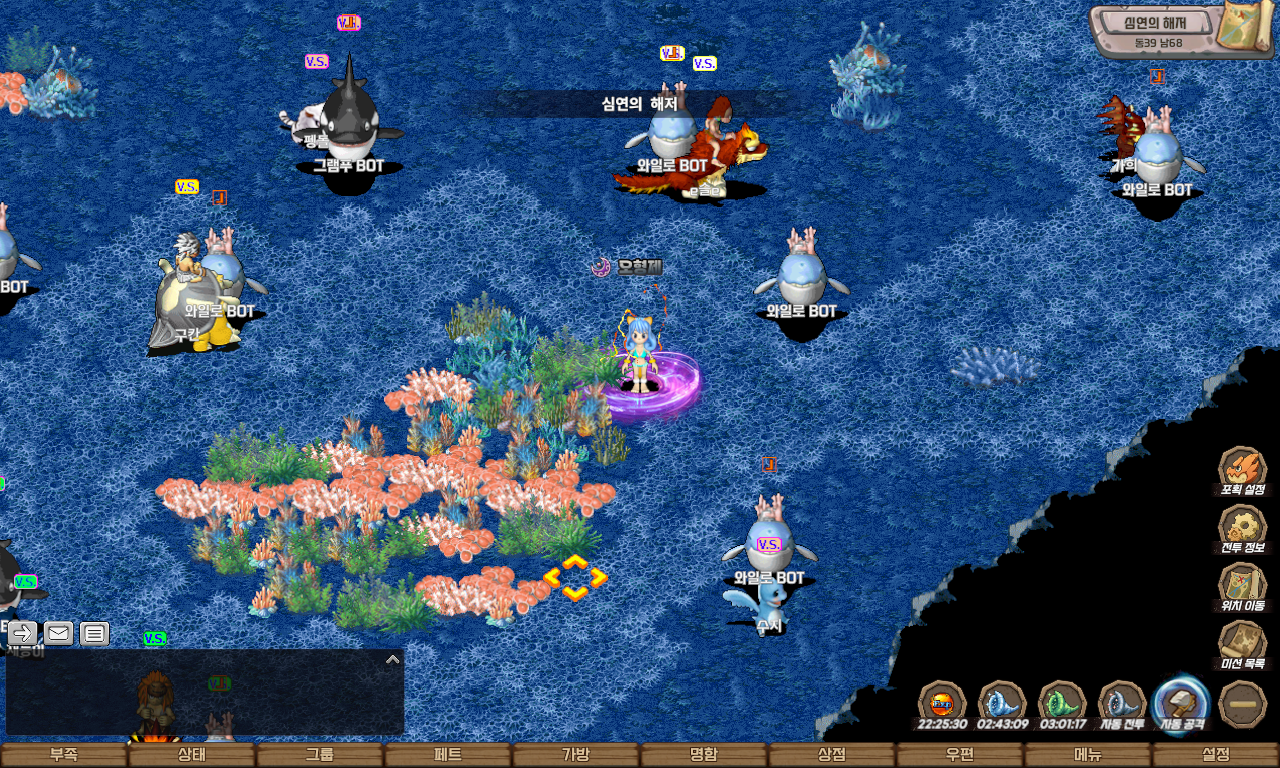The height and width of the screenshot is (768, 1280).
Task: Open the 우편 (mail) menu
Action: 960,755
